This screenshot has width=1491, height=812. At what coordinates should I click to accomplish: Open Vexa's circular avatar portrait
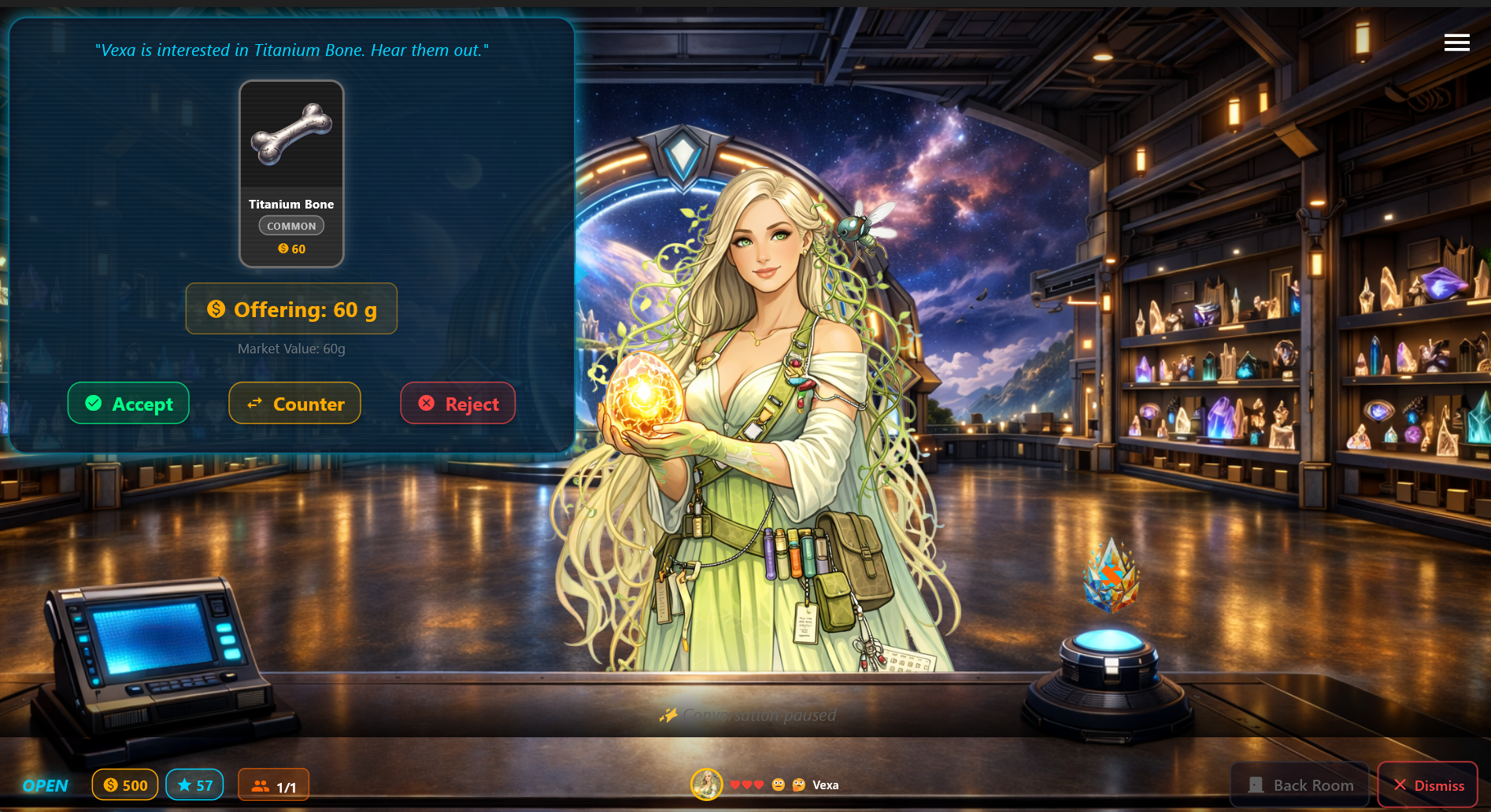[x=707, y=784]
